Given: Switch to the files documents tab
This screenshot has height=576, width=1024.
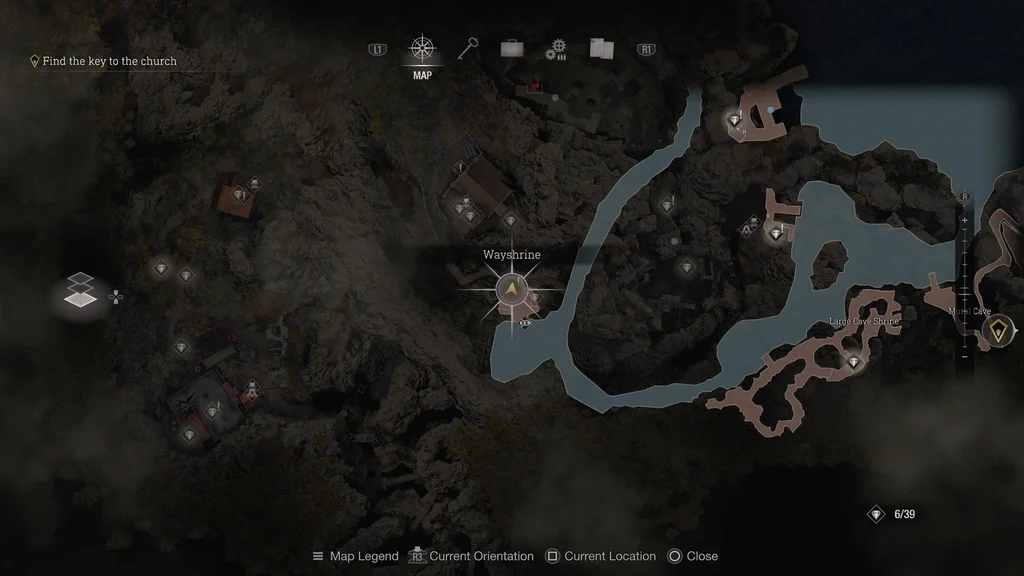Looking at the screenshot, I should 601,48.
